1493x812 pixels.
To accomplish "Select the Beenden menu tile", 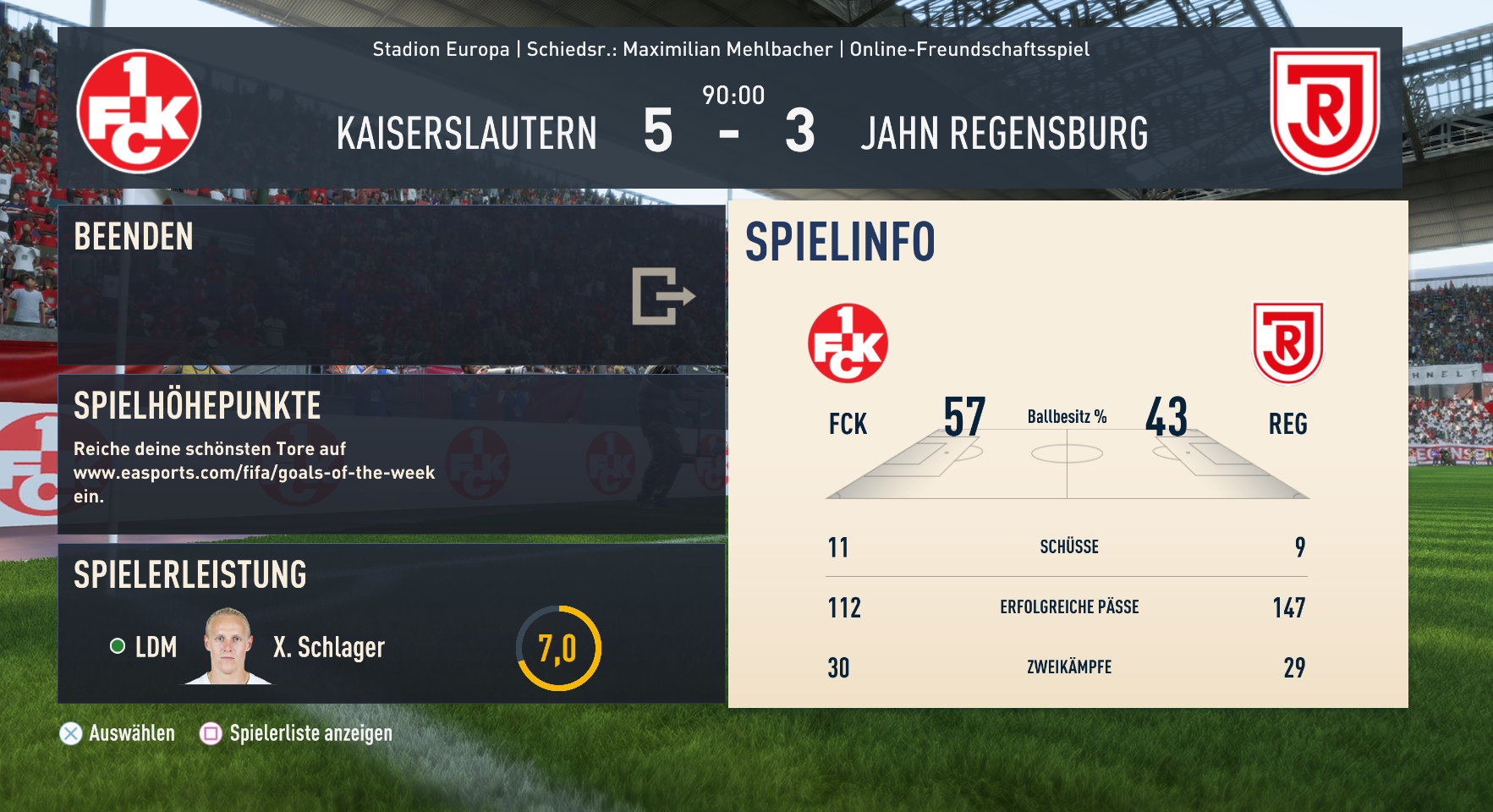I will point(391,285).
